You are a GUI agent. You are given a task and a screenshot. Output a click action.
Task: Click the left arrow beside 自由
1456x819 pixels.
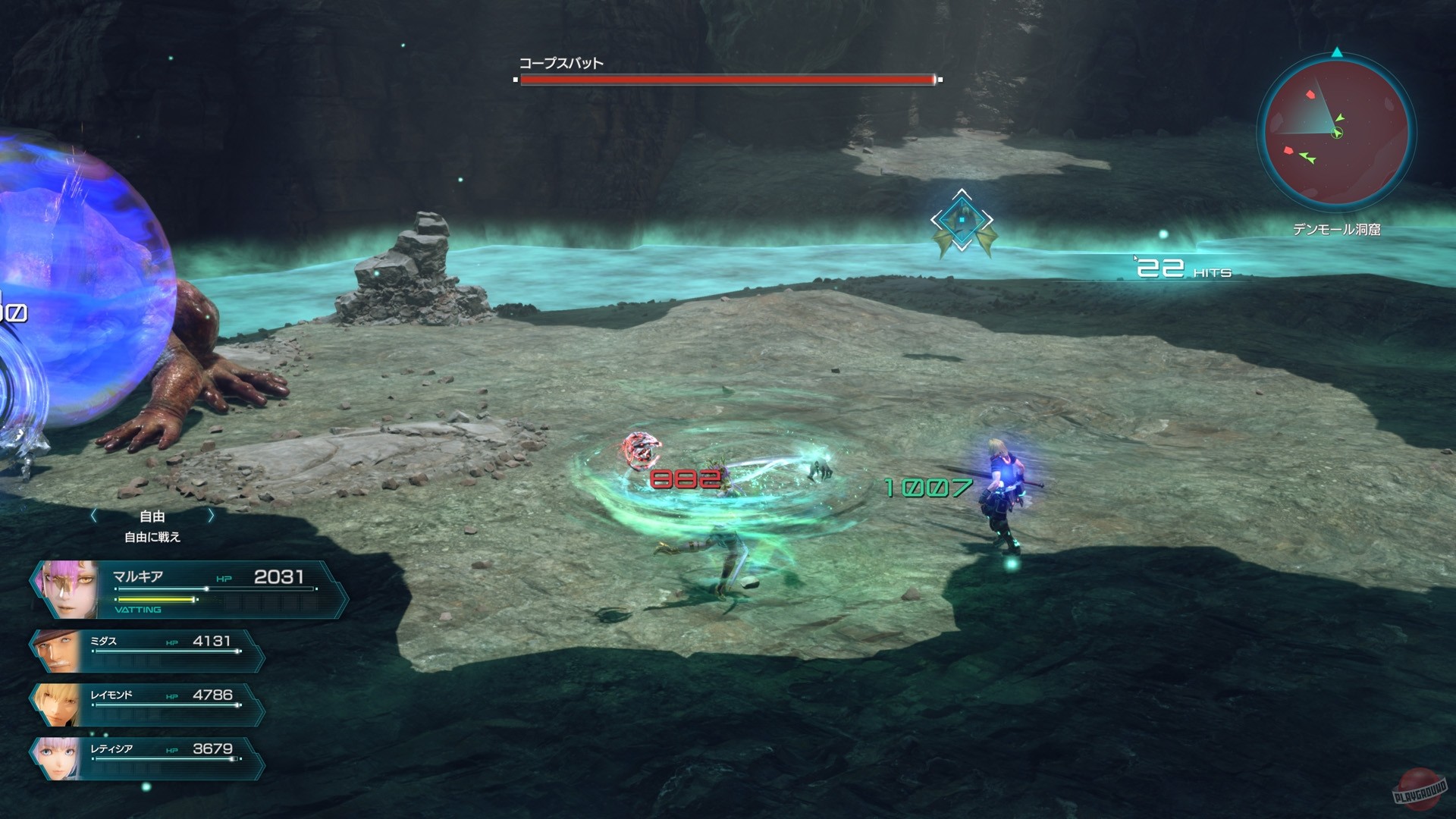click(93, 515)
